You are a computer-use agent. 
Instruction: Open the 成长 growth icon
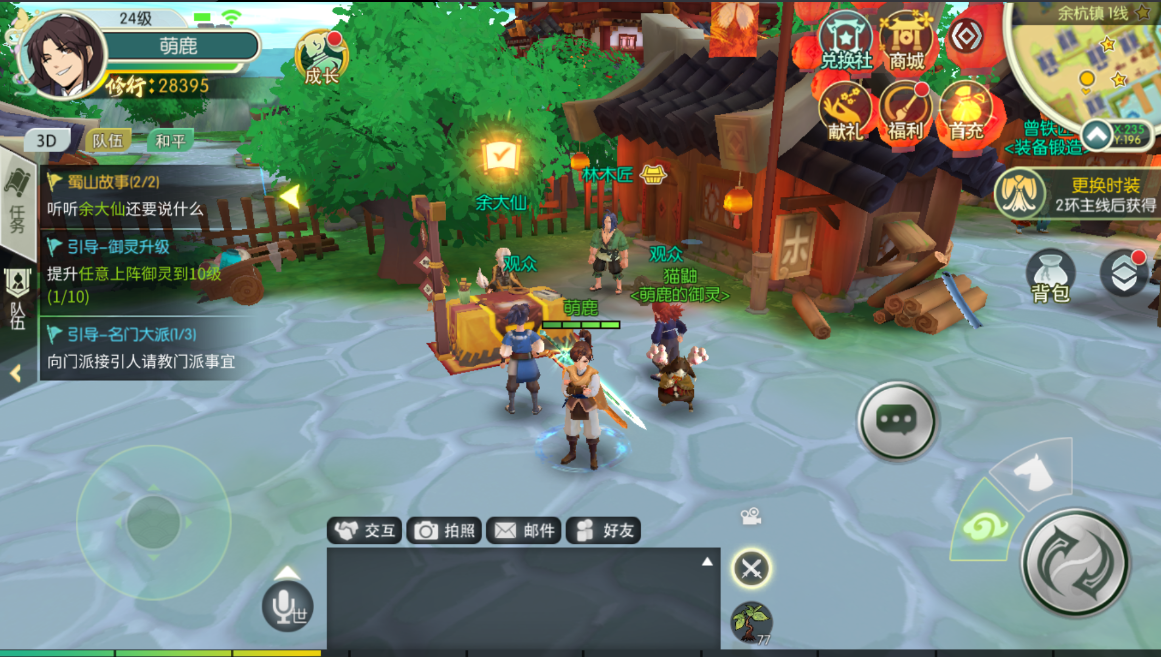click(x=322, y=58)
